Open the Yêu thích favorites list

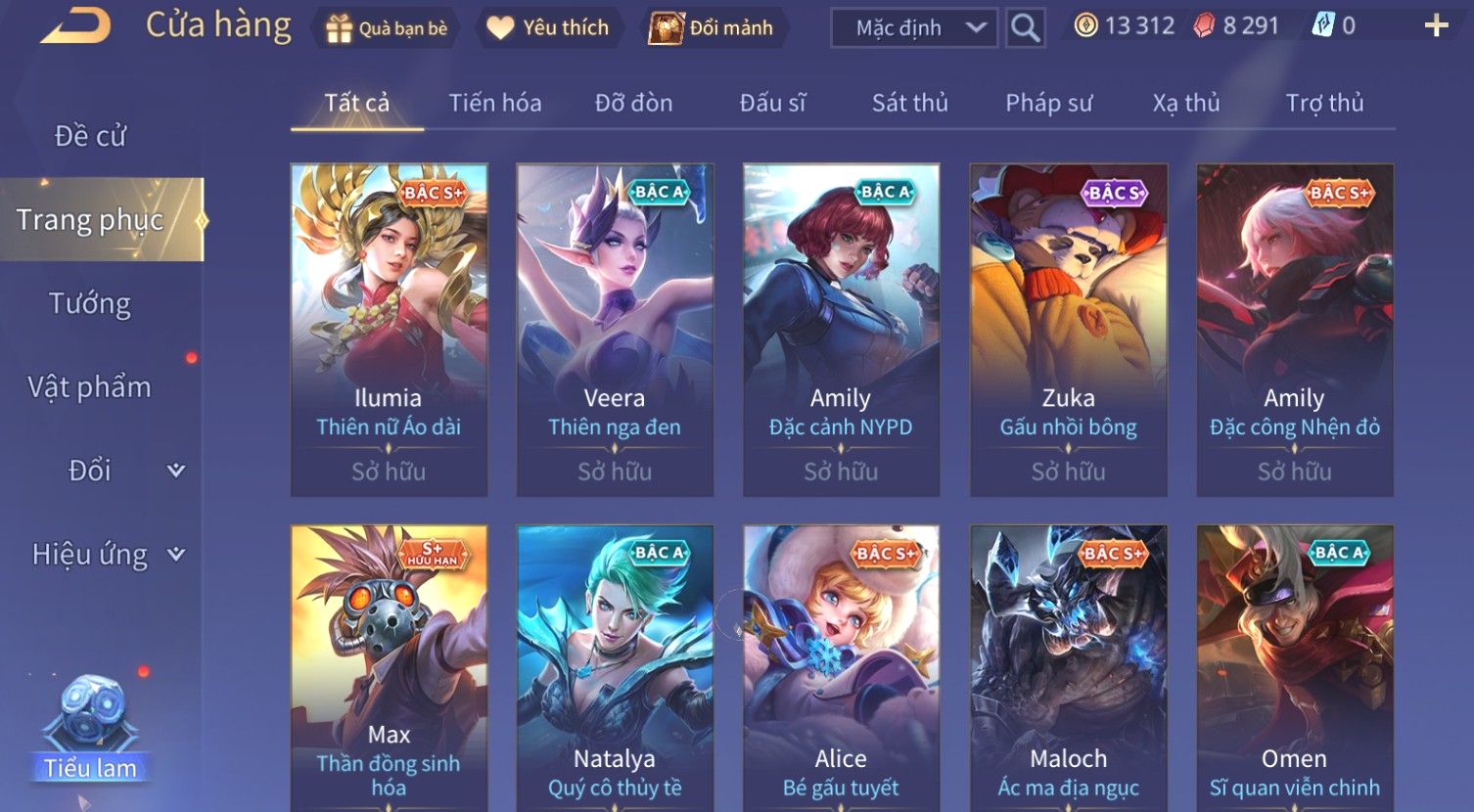pos(548,28)
